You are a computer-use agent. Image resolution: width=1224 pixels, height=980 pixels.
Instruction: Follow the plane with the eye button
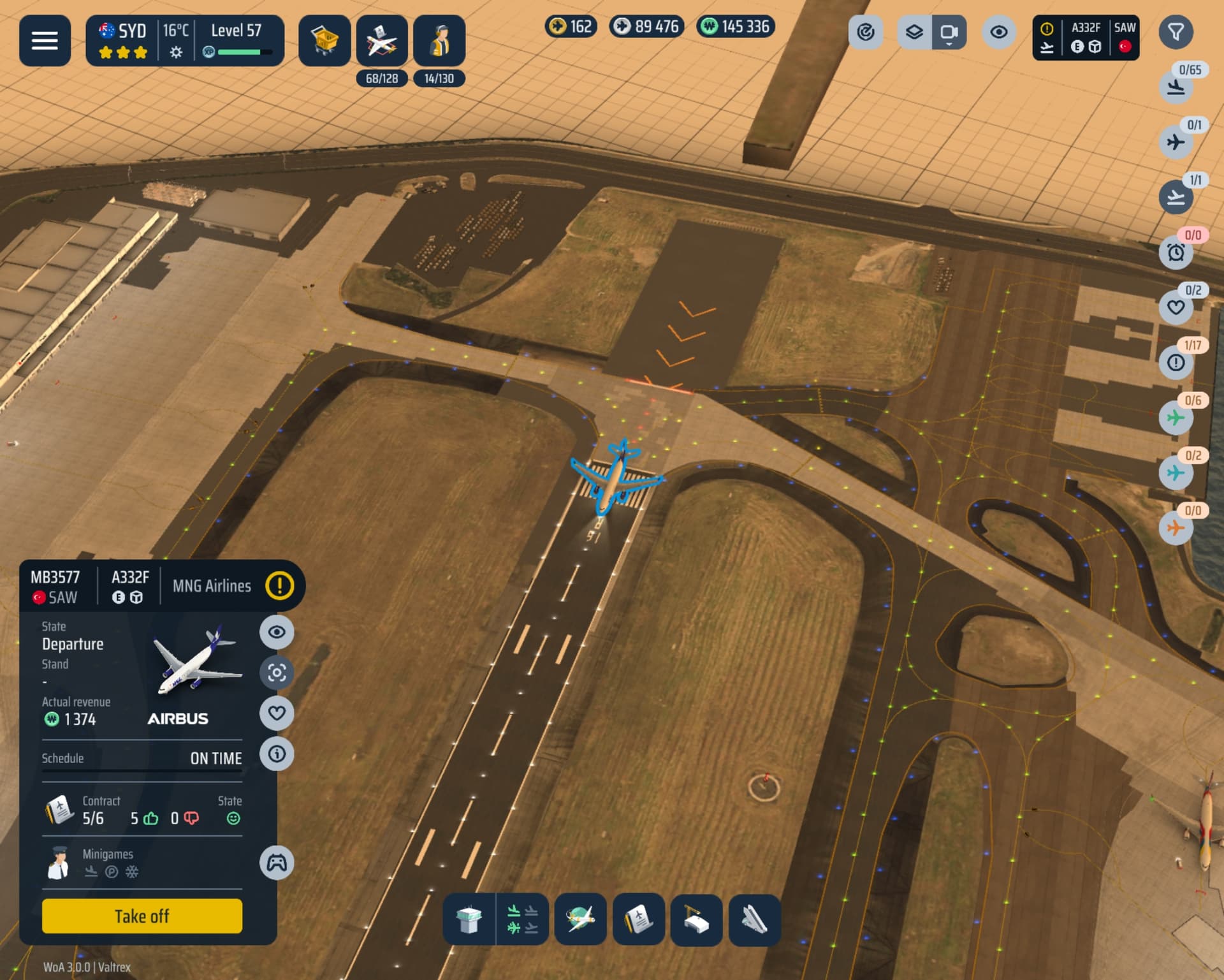pyautogui.click(x=277, y=632)
